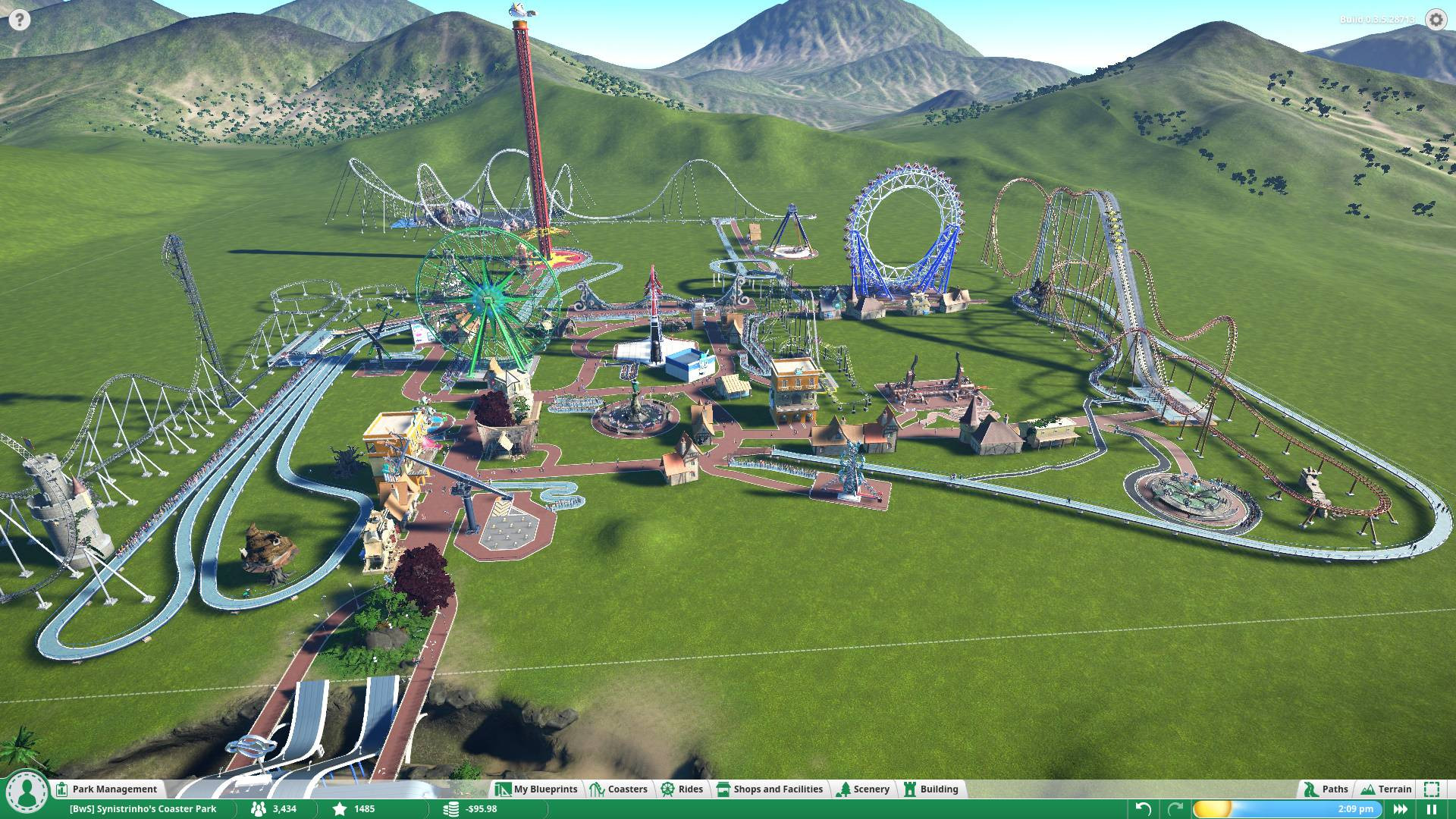This screenshot has width=1456, height=819.
Task: Open the help question mark button
Action: (19, 19)
